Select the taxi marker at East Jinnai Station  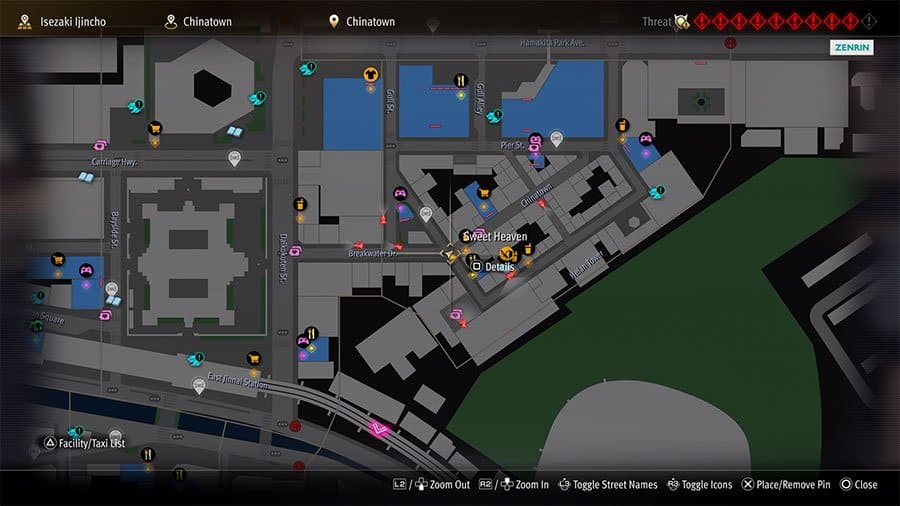(x=199, y=384)
